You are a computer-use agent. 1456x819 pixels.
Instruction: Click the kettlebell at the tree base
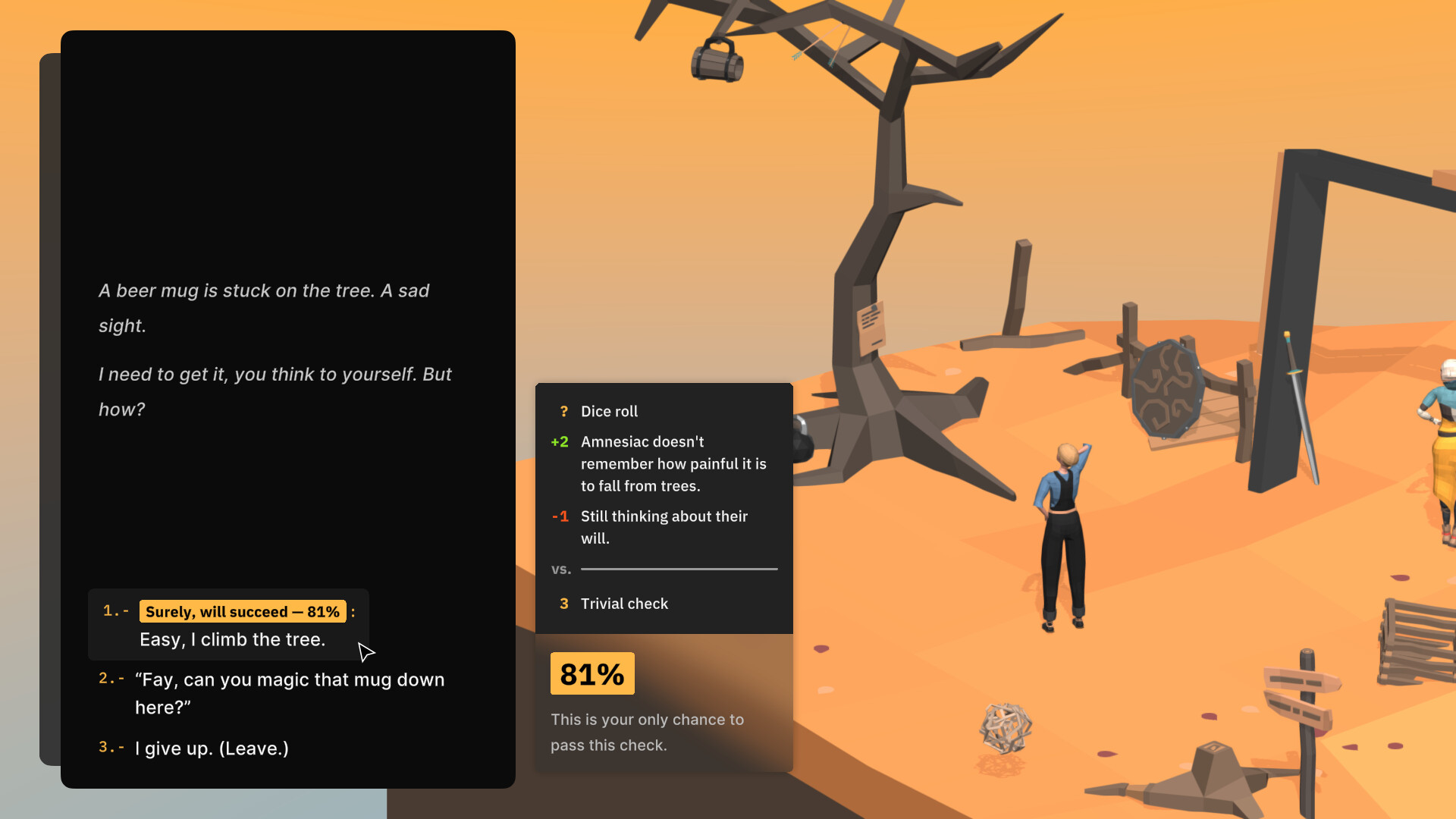(x=804, y=444)
